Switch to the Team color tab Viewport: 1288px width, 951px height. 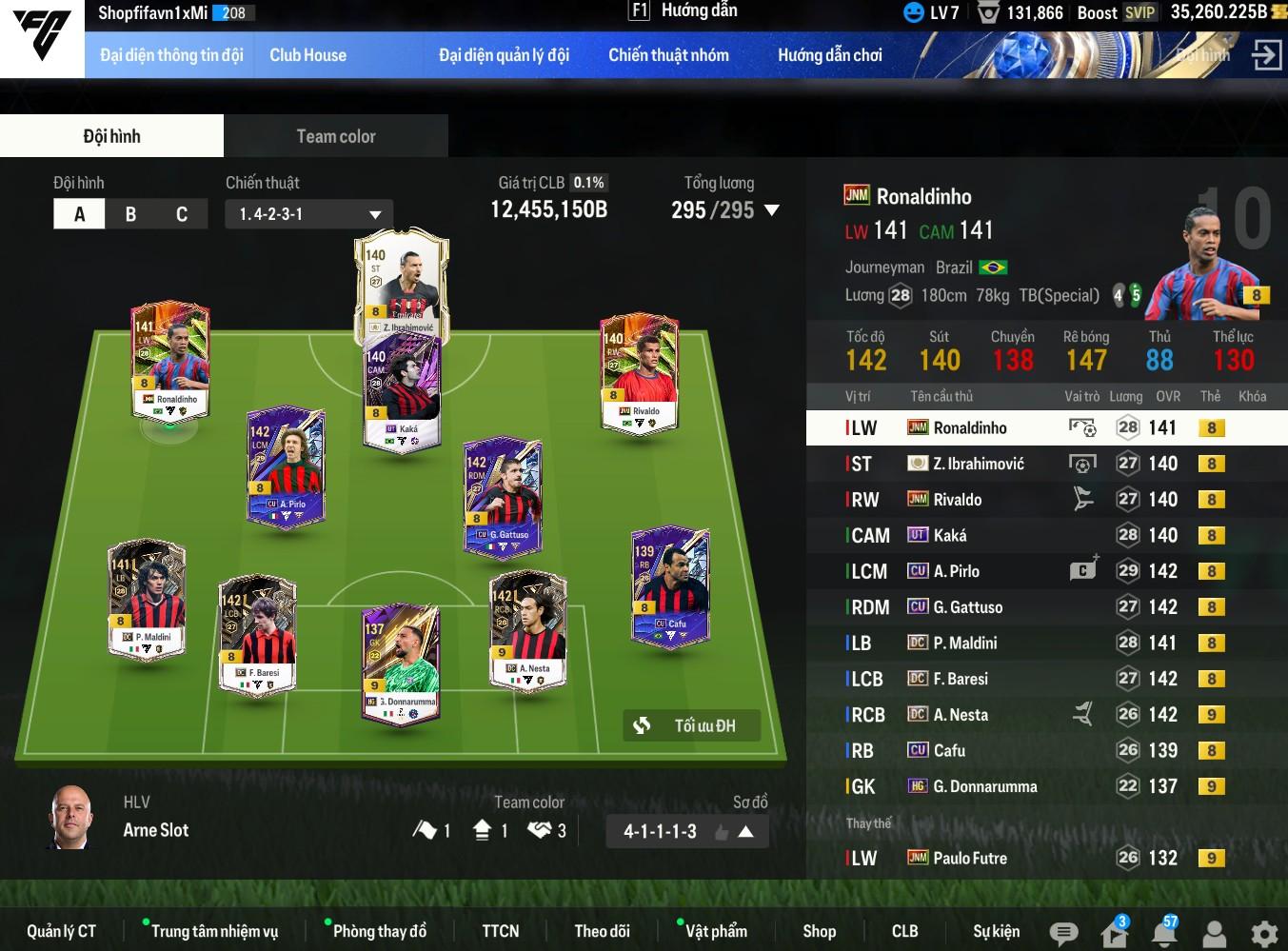[x=335, y=136]
